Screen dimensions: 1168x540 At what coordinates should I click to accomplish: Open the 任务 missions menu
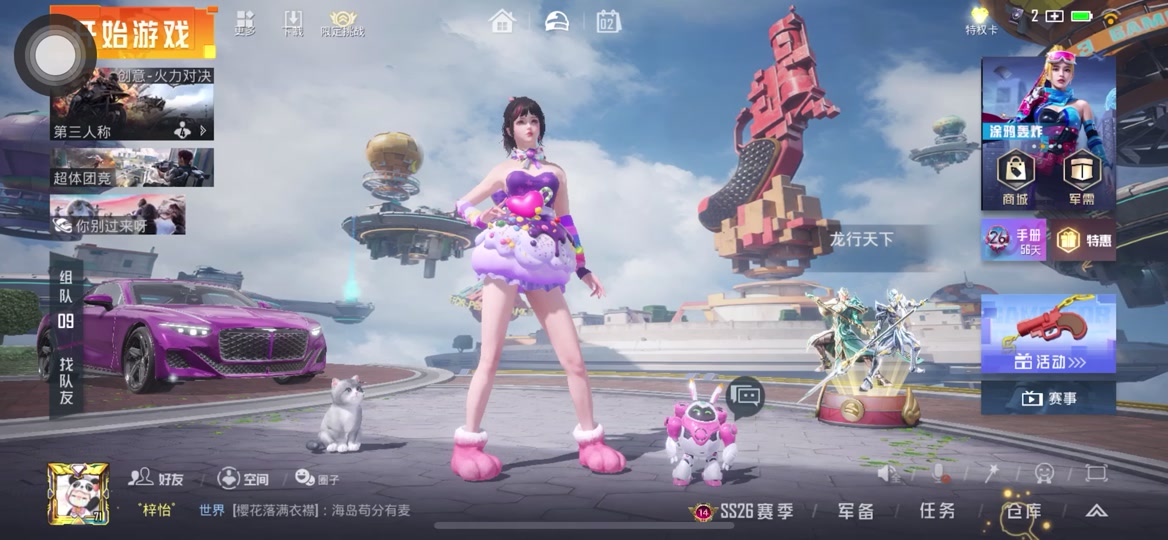(937, 511)
